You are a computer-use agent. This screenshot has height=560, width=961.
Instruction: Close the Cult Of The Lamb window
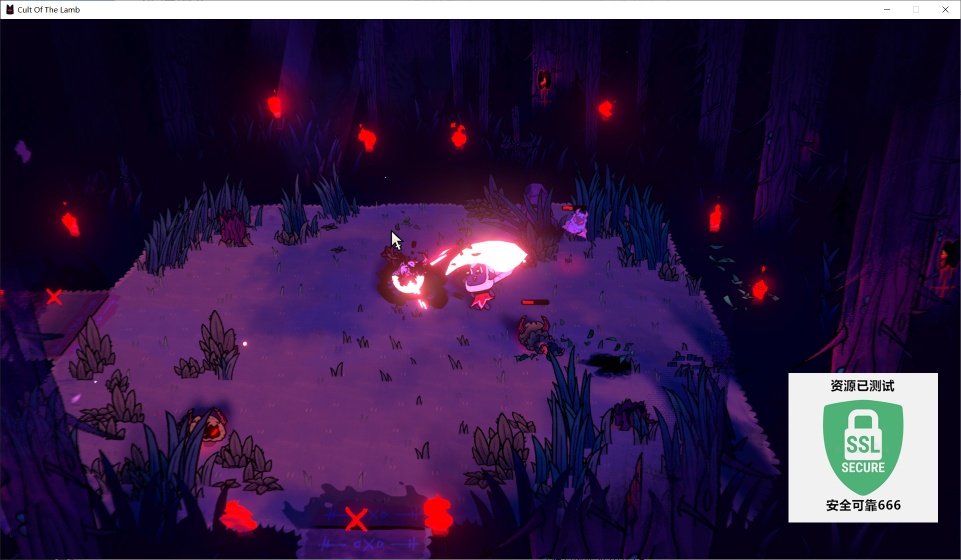[944, 10]
